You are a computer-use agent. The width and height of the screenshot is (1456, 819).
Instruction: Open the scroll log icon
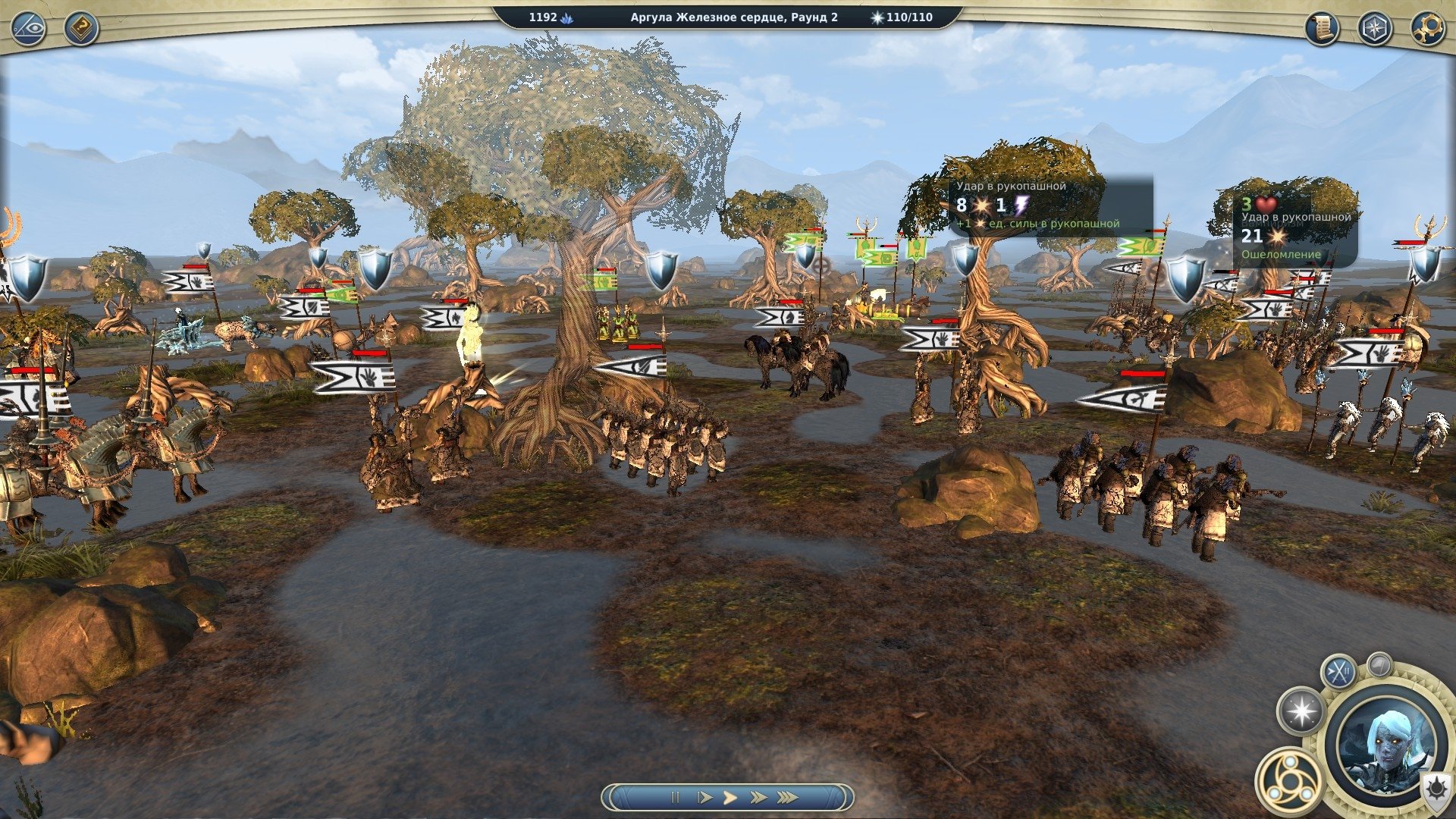pos(1322,29)
